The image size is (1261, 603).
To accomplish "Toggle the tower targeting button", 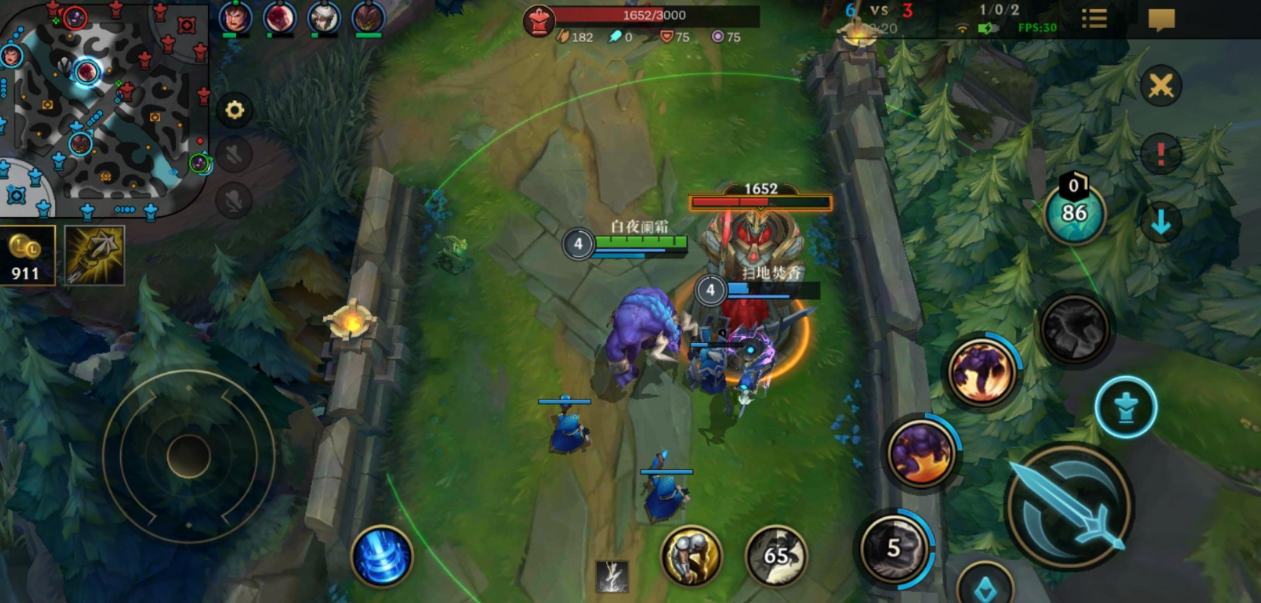I will coord(1125,408).
